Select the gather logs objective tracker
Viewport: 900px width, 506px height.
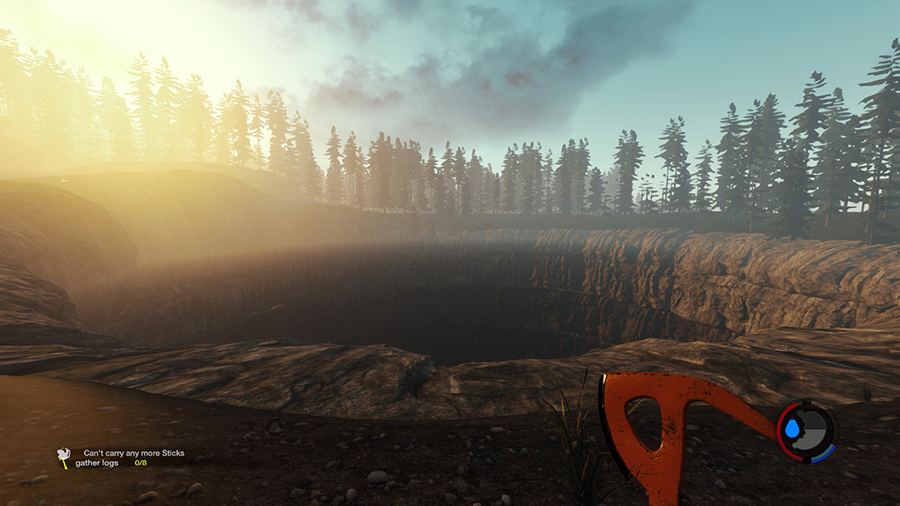(x=110, y=463)
